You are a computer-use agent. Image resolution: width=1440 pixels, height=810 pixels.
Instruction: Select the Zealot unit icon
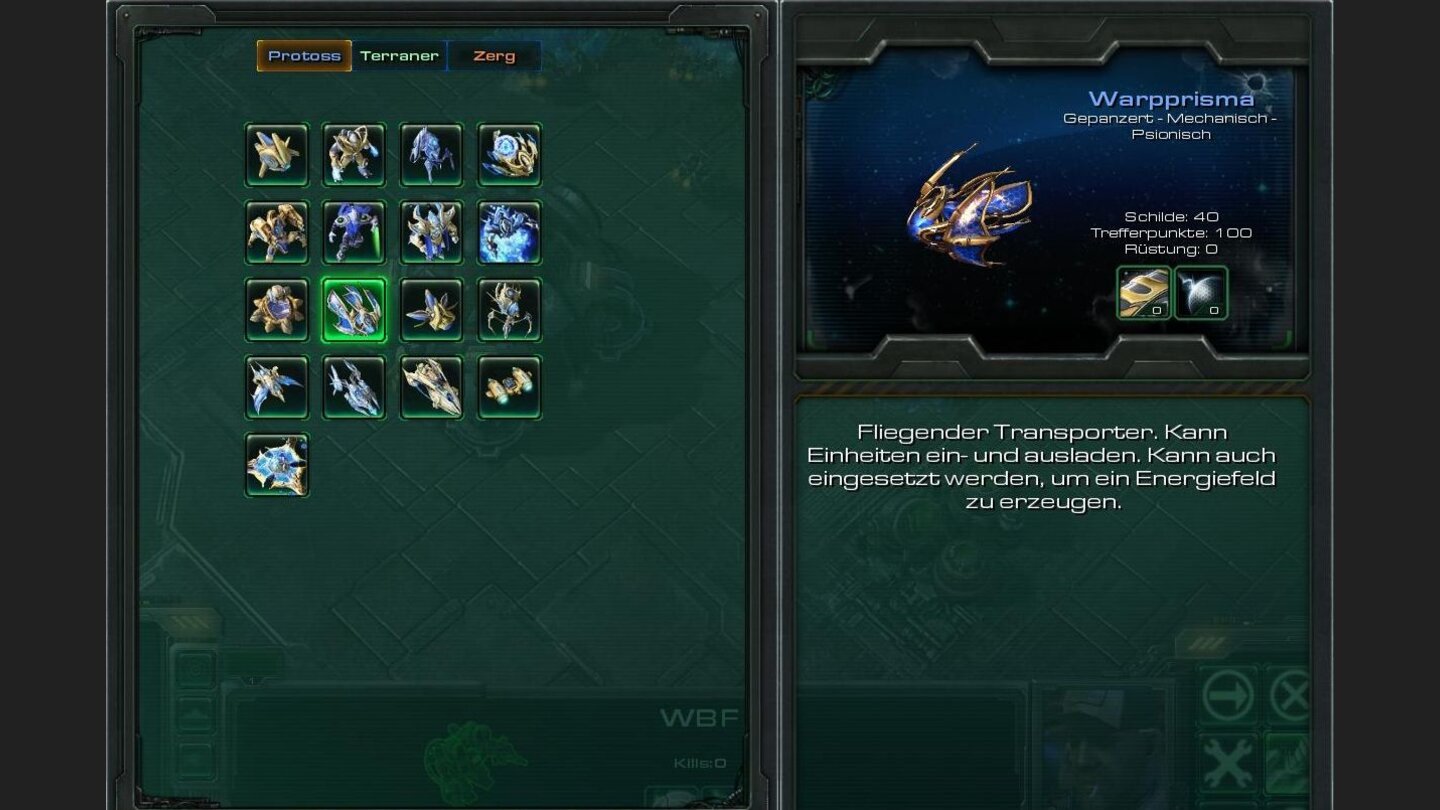tap(354, 155)
